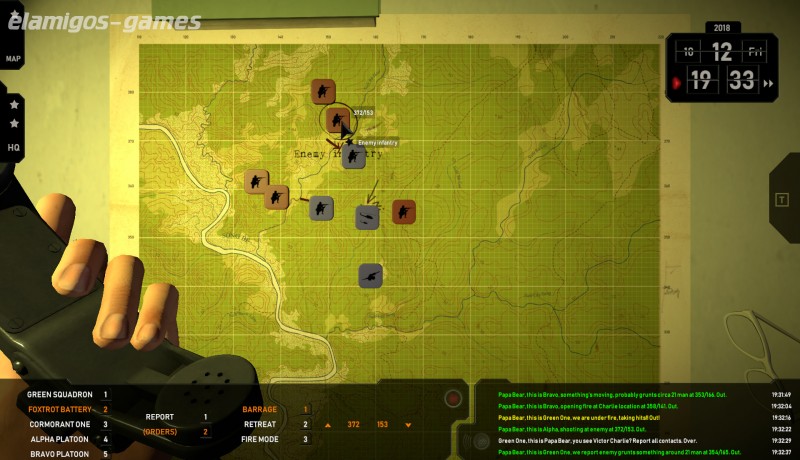The width and height of the screenshot is (800, 460).
Task: Switch to the HQ tab
Action: tap(13, 147)
